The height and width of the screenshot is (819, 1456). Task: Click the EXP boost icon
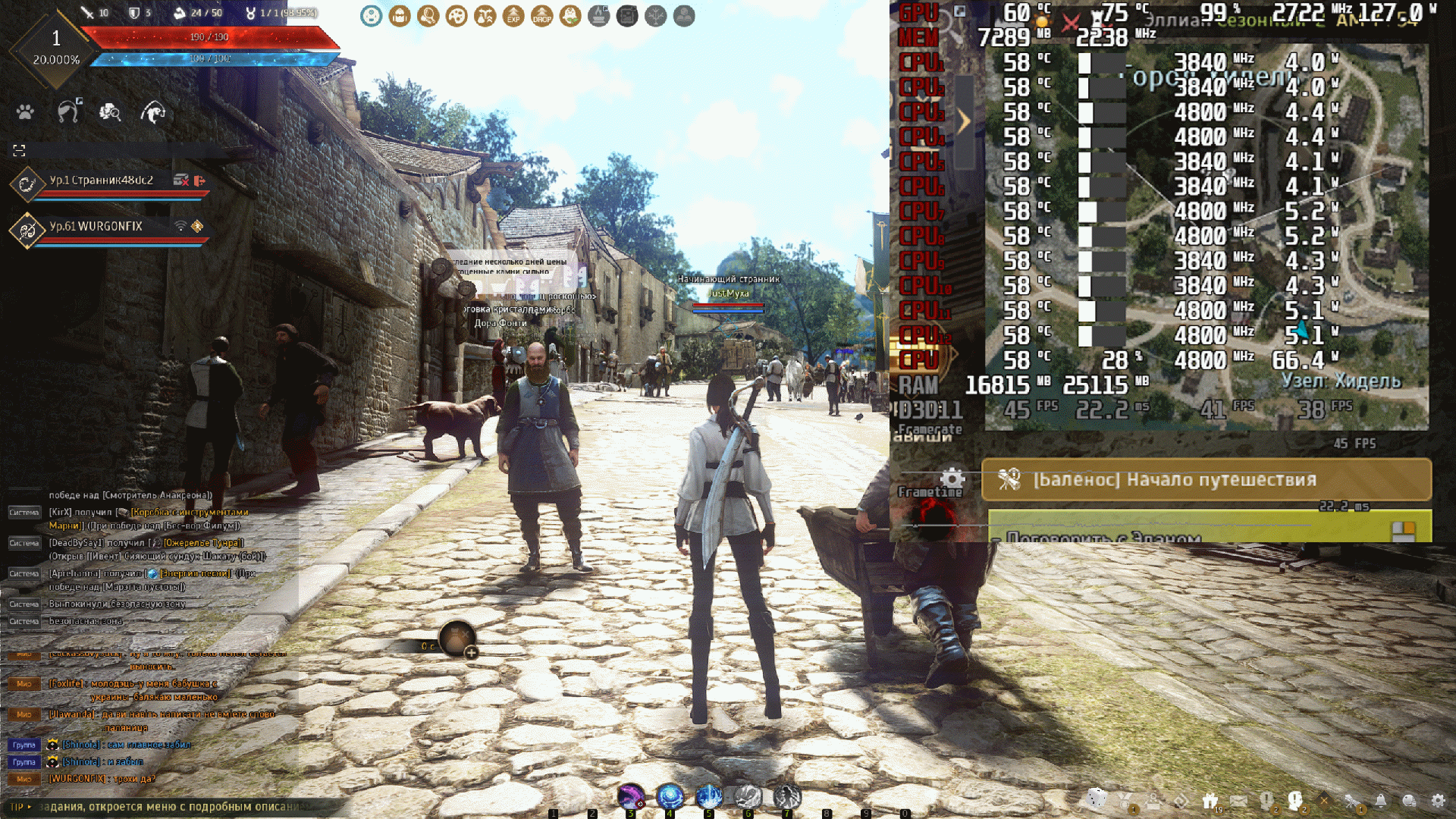click(x=513, y=16)
